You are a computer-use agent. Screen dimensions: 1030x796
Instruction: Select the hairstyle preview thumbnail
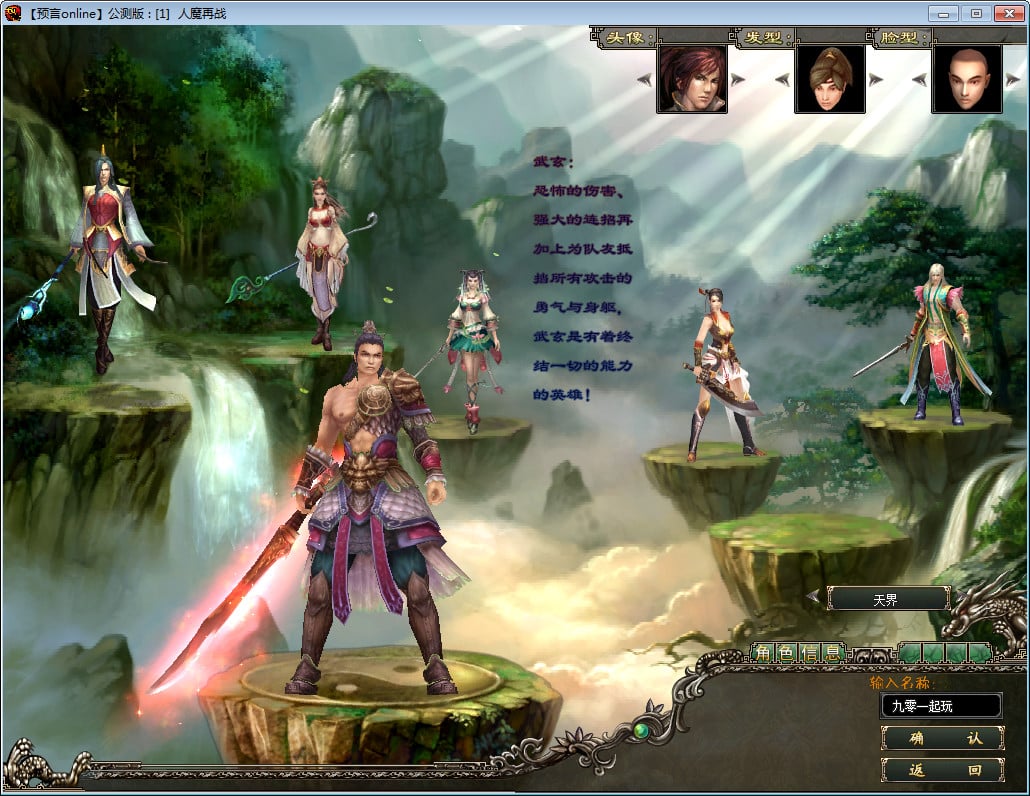tap(830, 79)
